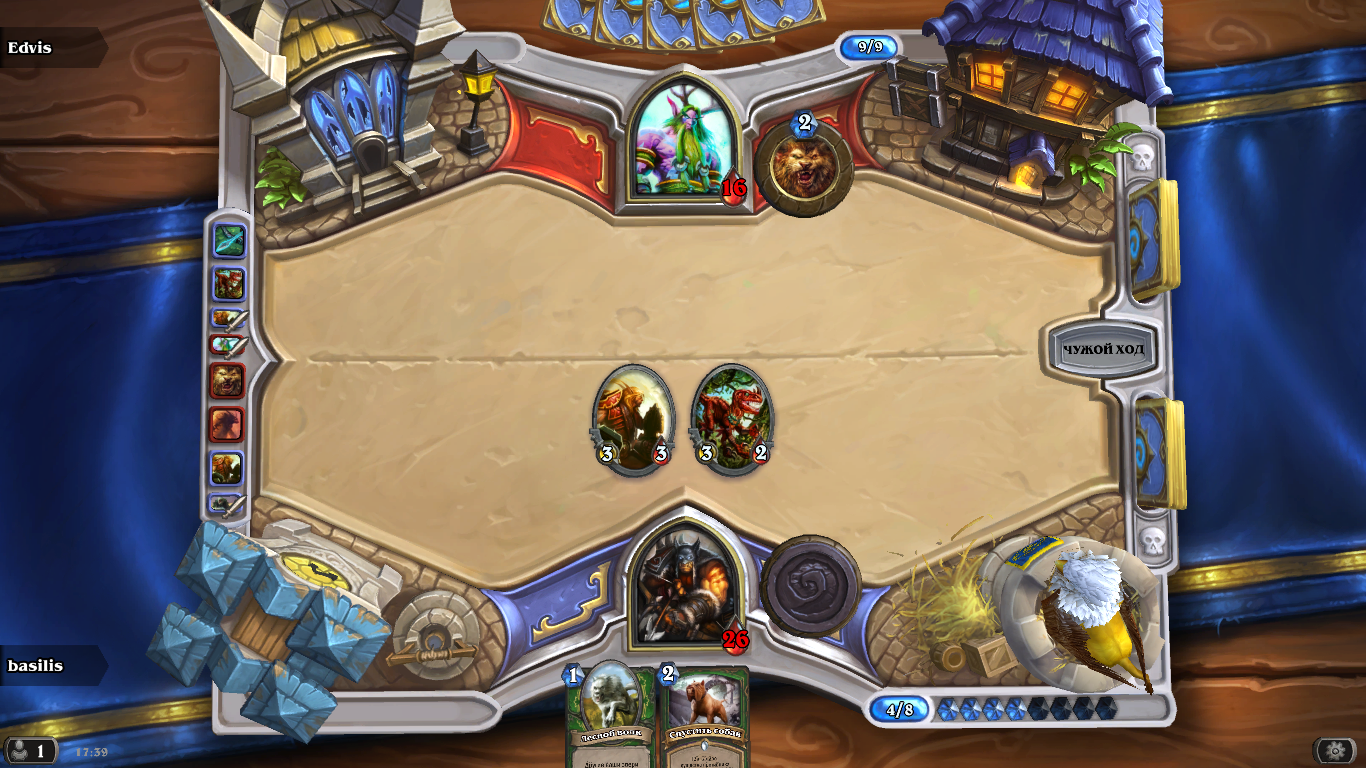The height and width of the screenshot is (768, 1366).
Task: View the raptor tile in the history bar
Action: click(x=229, y=284)
